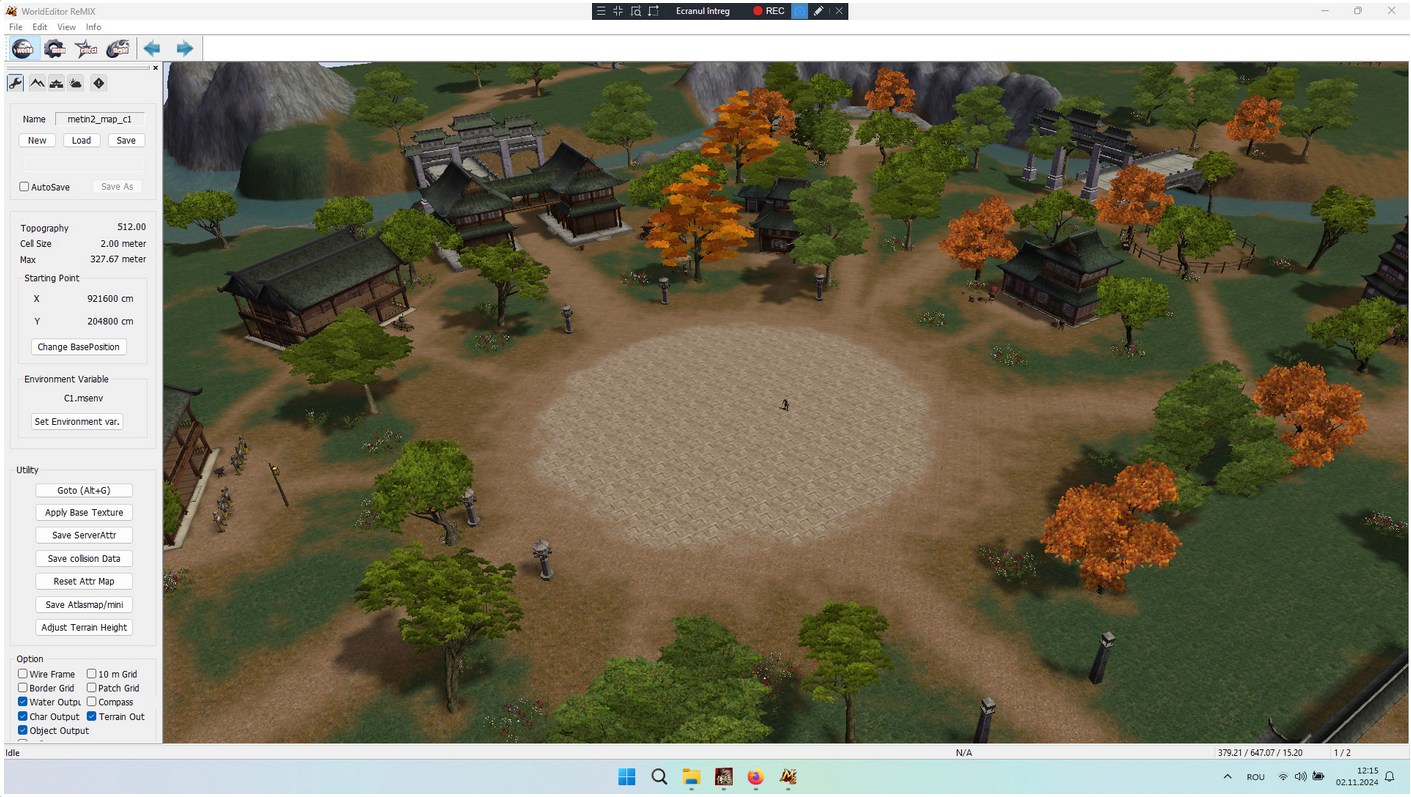Select the mountain terrain tab icon
This screenshot has width=1411, height=797.
pyautogui.click(x=36, y=83)
